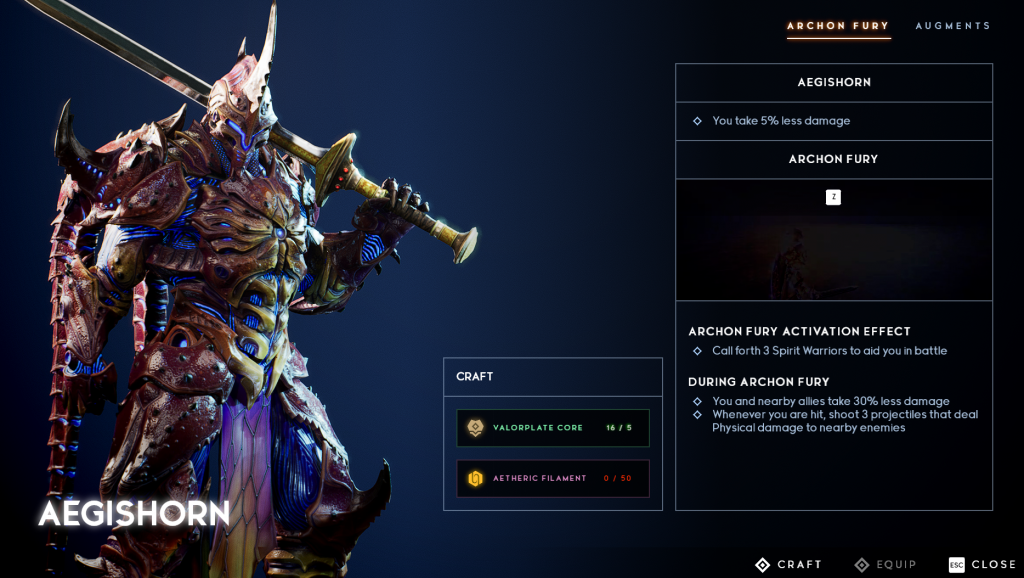This screenshot has height=578, width=1024.
Task: Craft the Aegishorn valorplate
Action: coord(788,565)
